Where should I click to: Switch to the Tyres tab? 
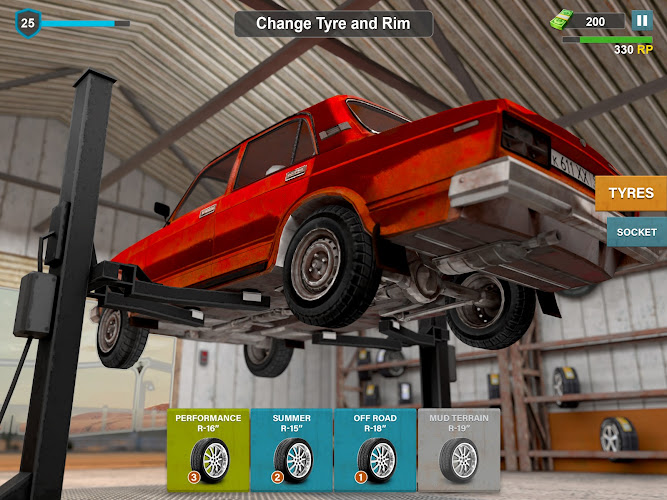click(x=631, y=193)
